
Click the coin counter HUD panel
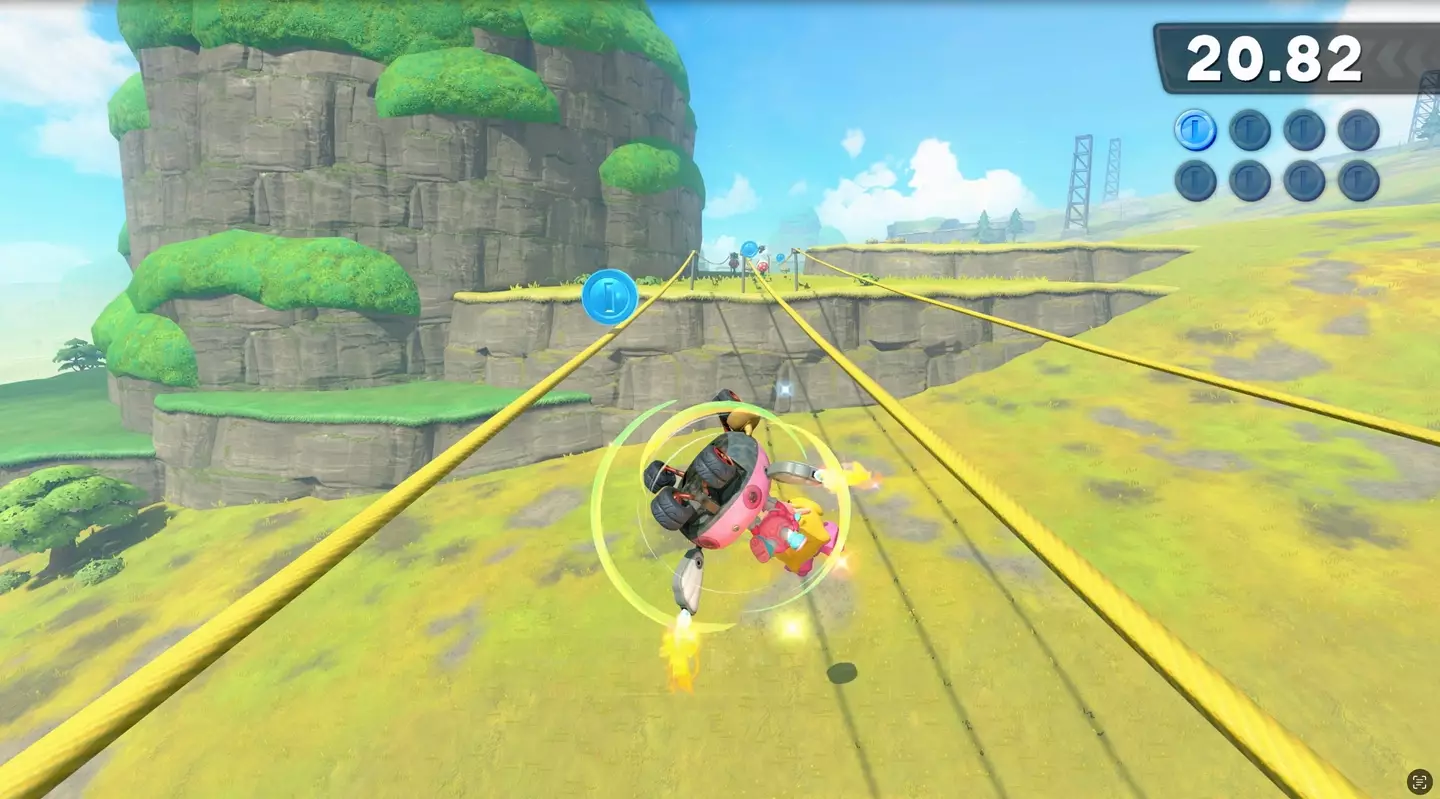click(1275, 155)
